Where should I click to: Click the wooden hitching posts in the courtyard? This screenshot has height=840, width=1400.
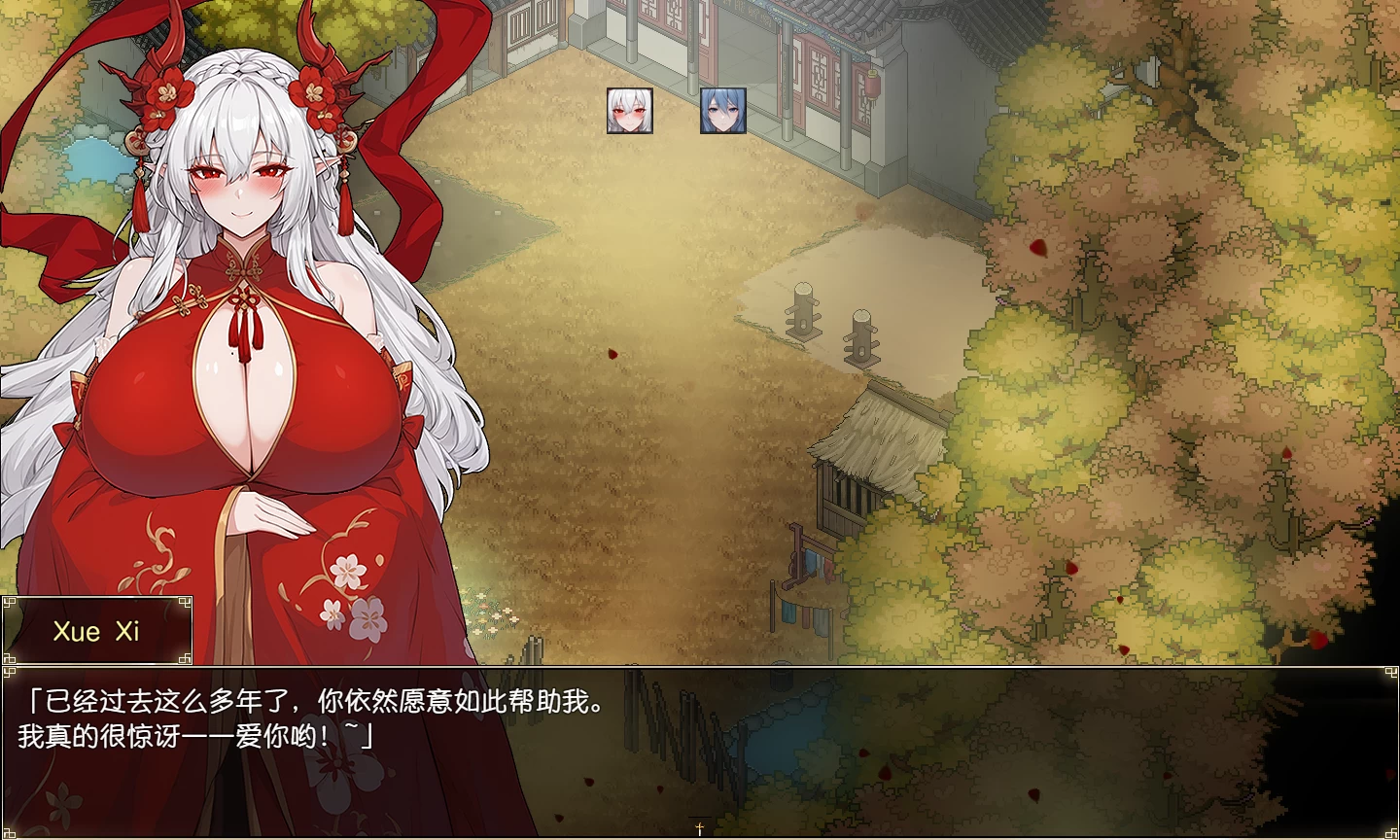[831, 321]
